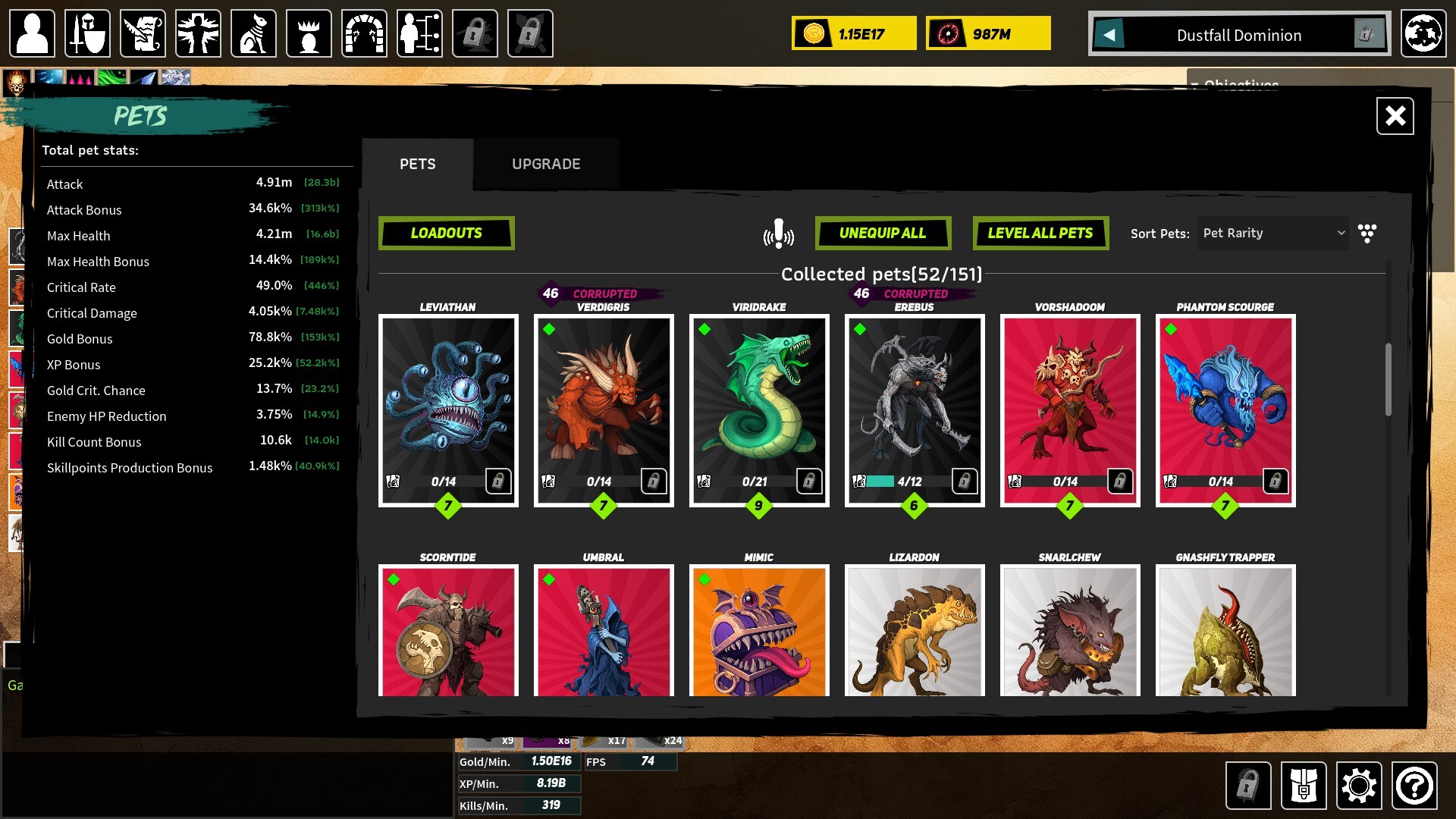The height and width of the screenshot is (819, 1456).
Task: Close the Pets window
Action: [x=1395, y=116]
